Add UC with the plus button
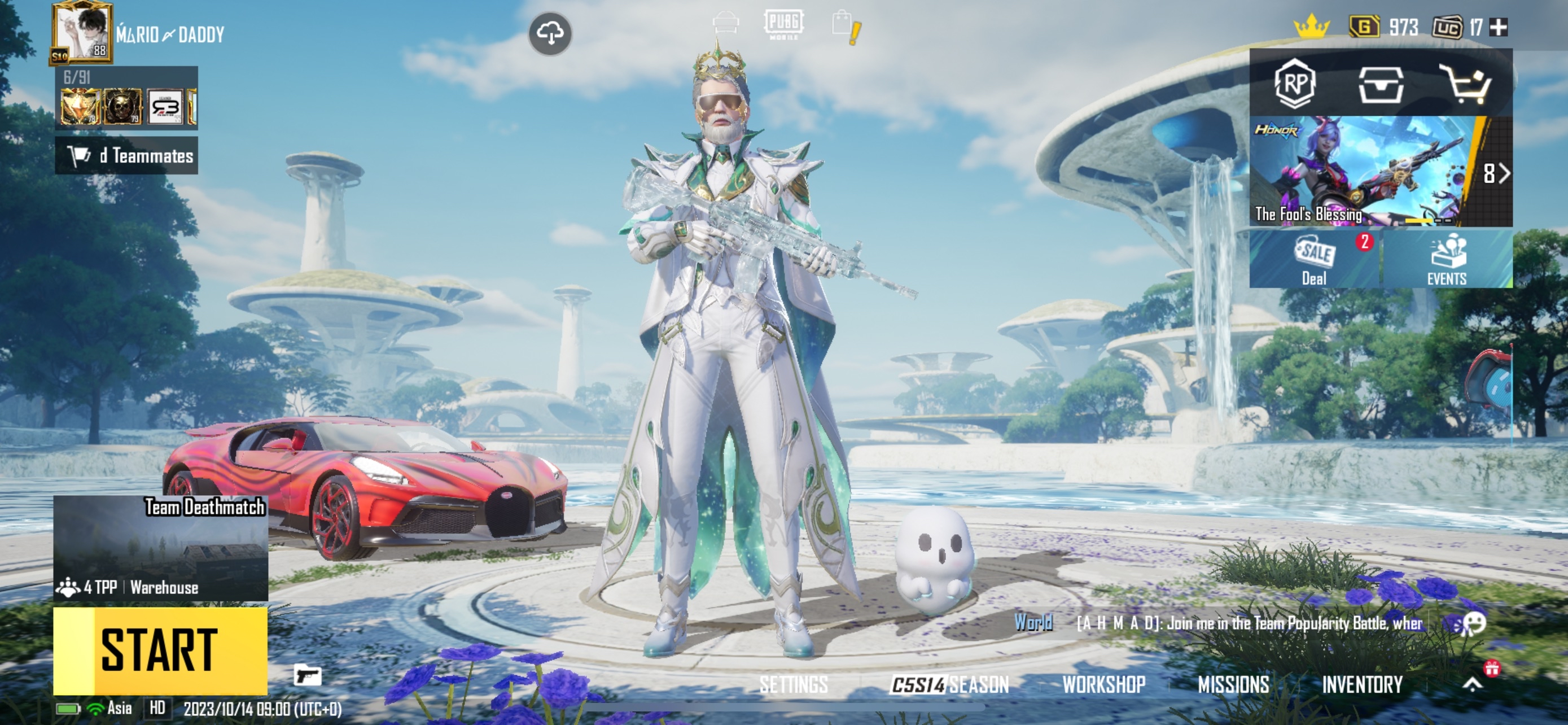This screenshot has height=725, width=1568. (x=1498, y=28)
